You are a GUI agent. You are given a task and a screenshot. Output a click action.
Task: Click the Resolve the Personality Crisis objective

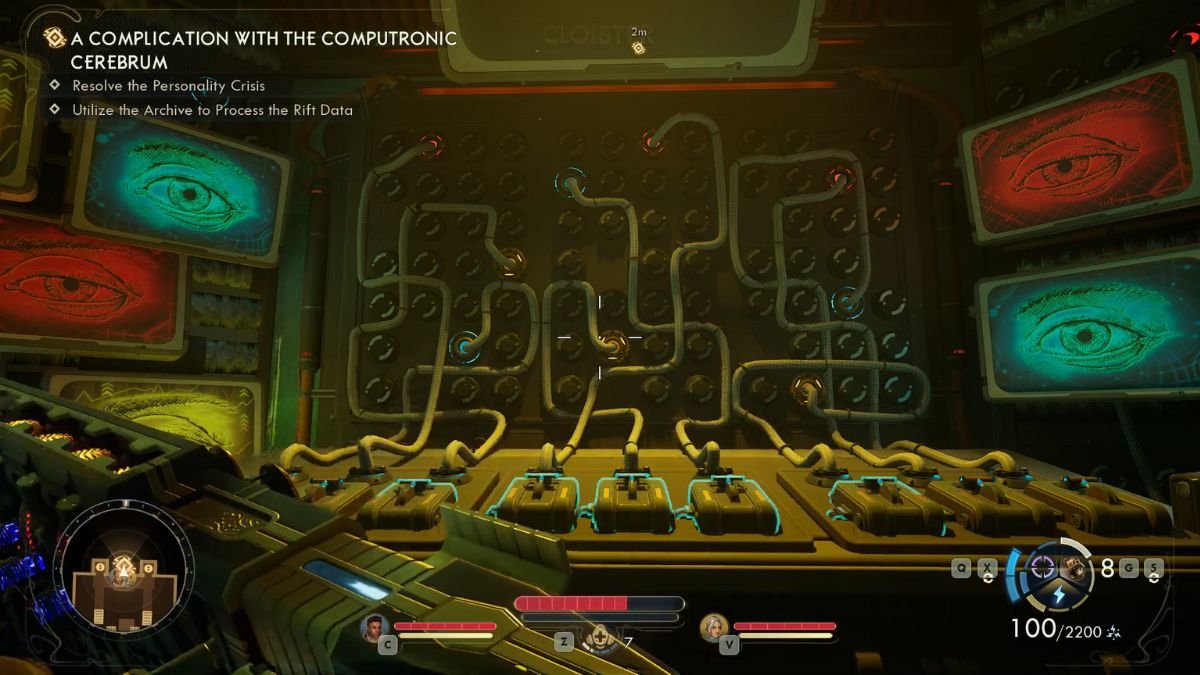point(168,86)
